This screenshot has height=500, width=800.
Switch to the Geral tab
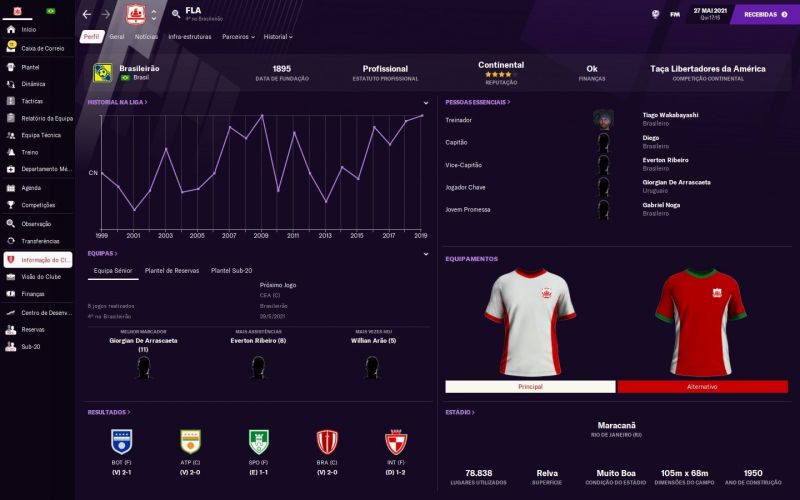point(117,36)
